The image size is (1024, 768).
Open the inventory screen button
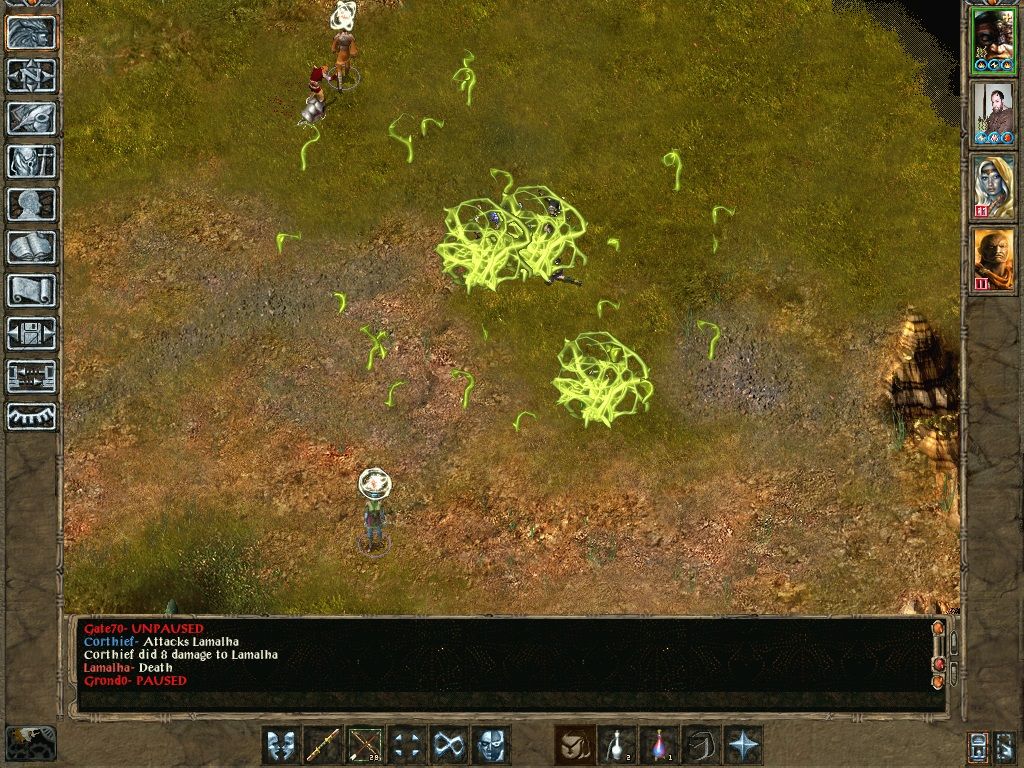tap(32, 161)
